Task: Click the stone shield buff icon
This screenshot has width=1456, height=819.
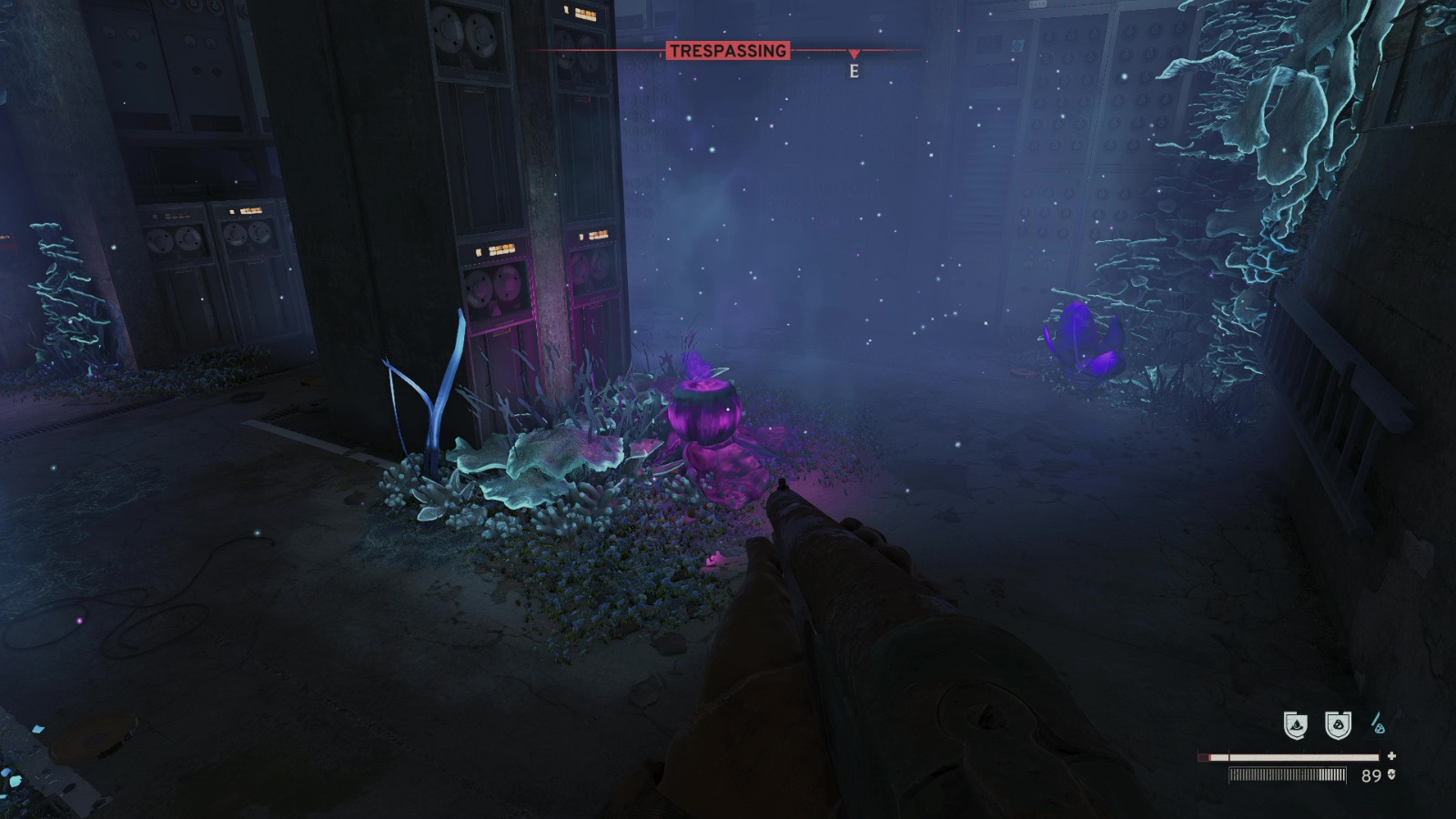Action: (x=1338, y=723)
